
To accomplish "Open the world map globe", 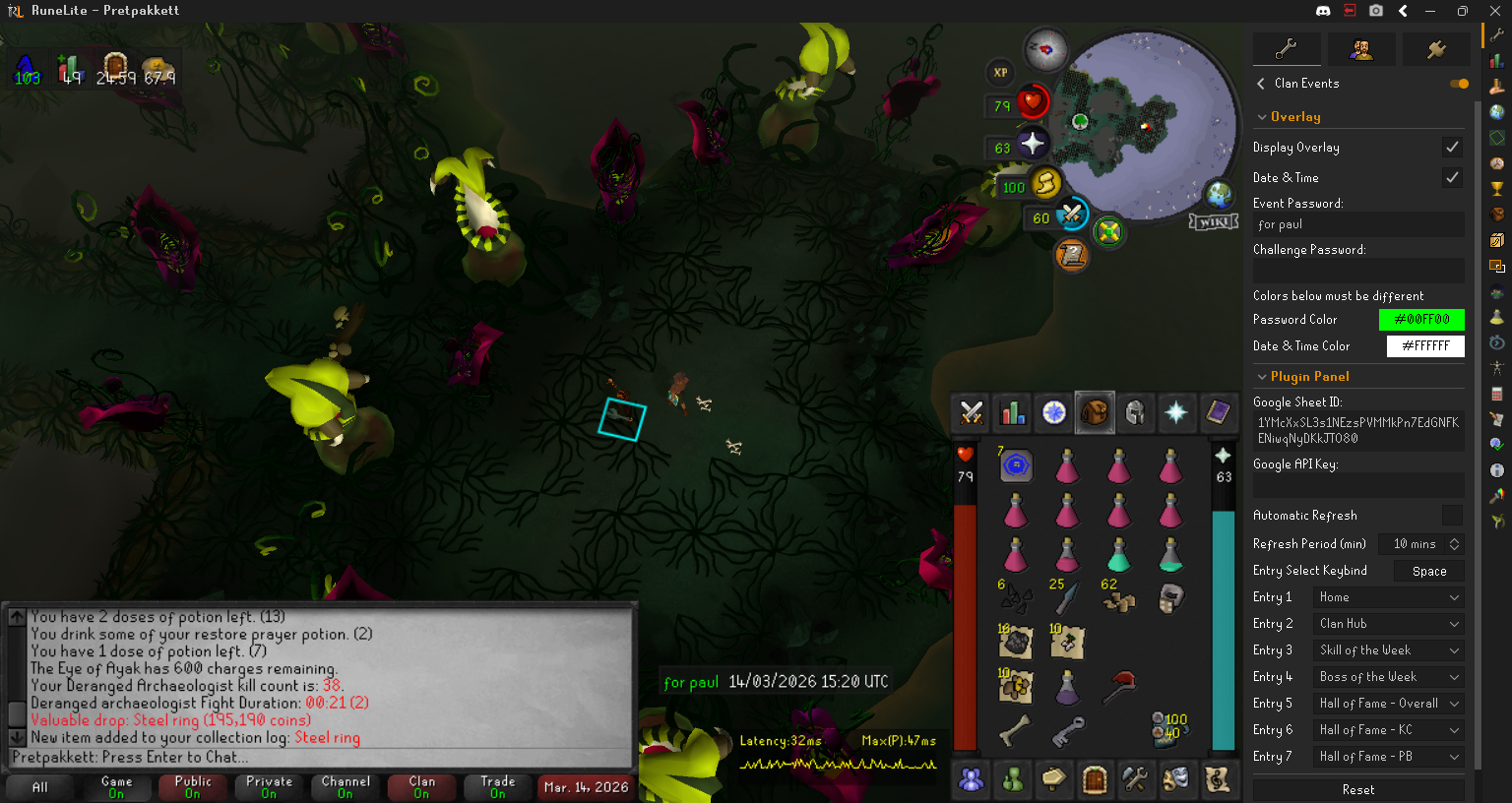I will coord(1219,194).
